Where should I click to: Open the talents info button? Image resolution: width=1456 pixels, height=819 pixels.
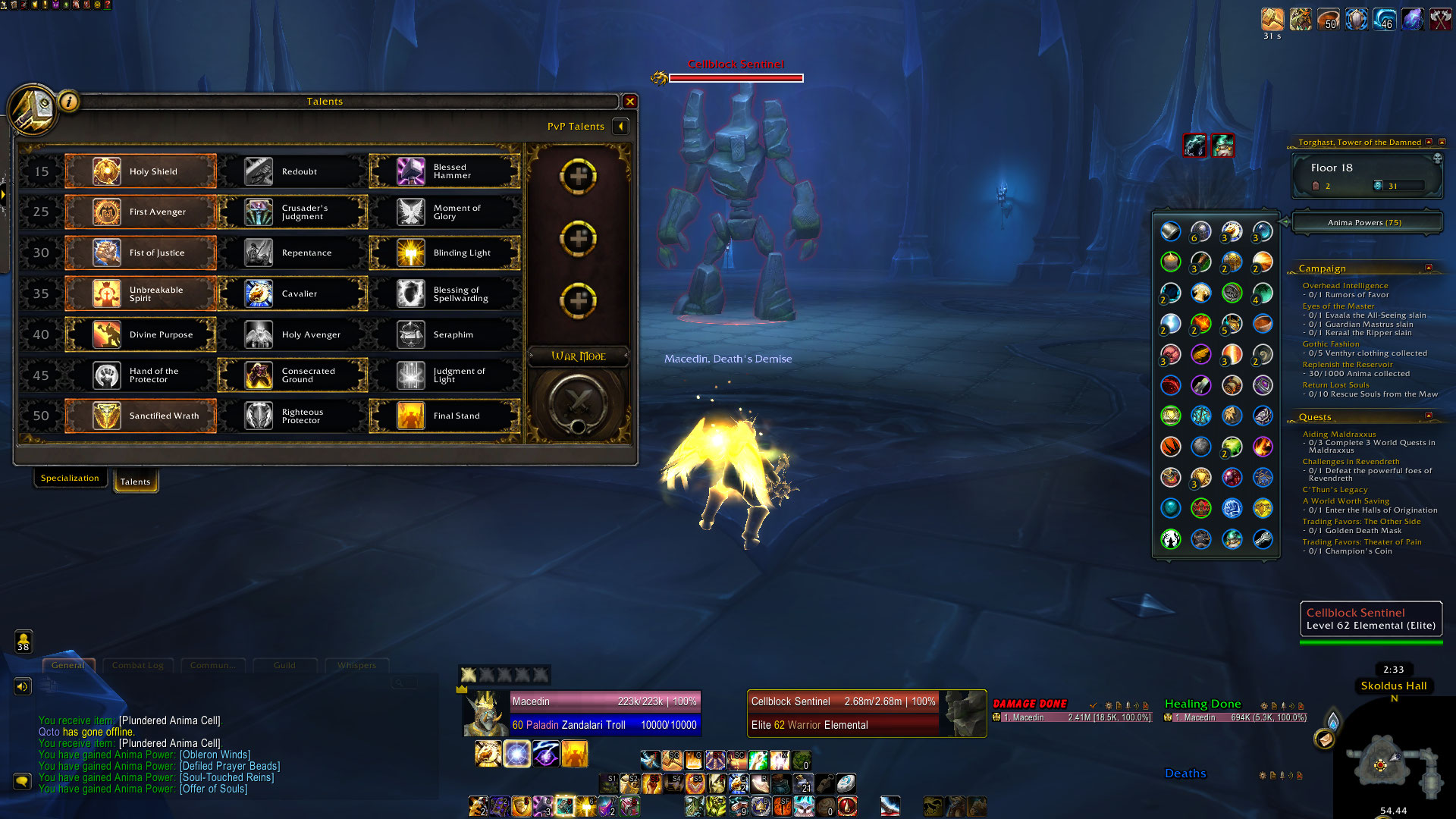click(69, 101)
